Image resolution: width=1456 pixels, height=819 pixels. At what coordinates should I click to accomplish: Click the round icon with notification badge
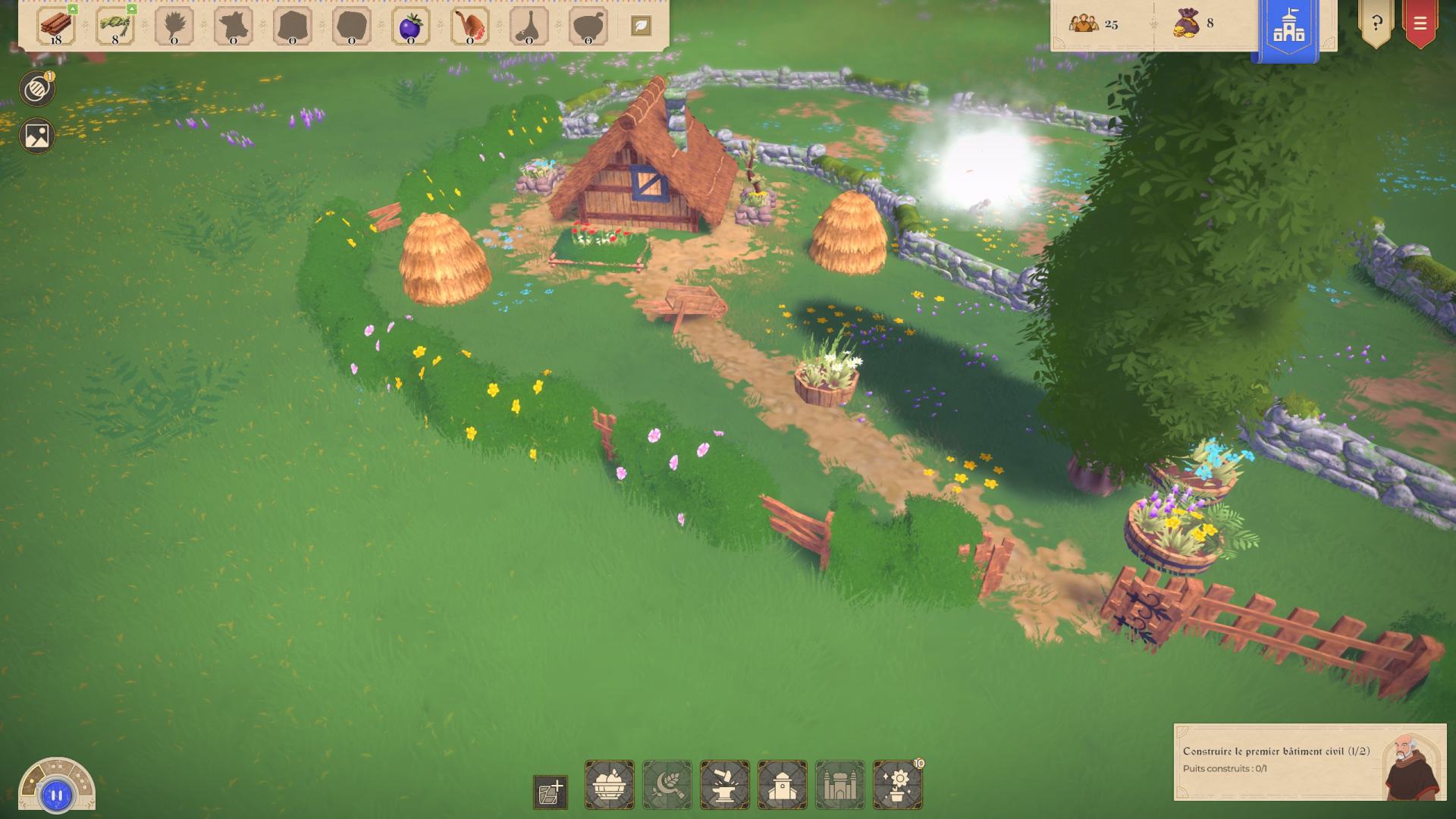pos(36,89)
